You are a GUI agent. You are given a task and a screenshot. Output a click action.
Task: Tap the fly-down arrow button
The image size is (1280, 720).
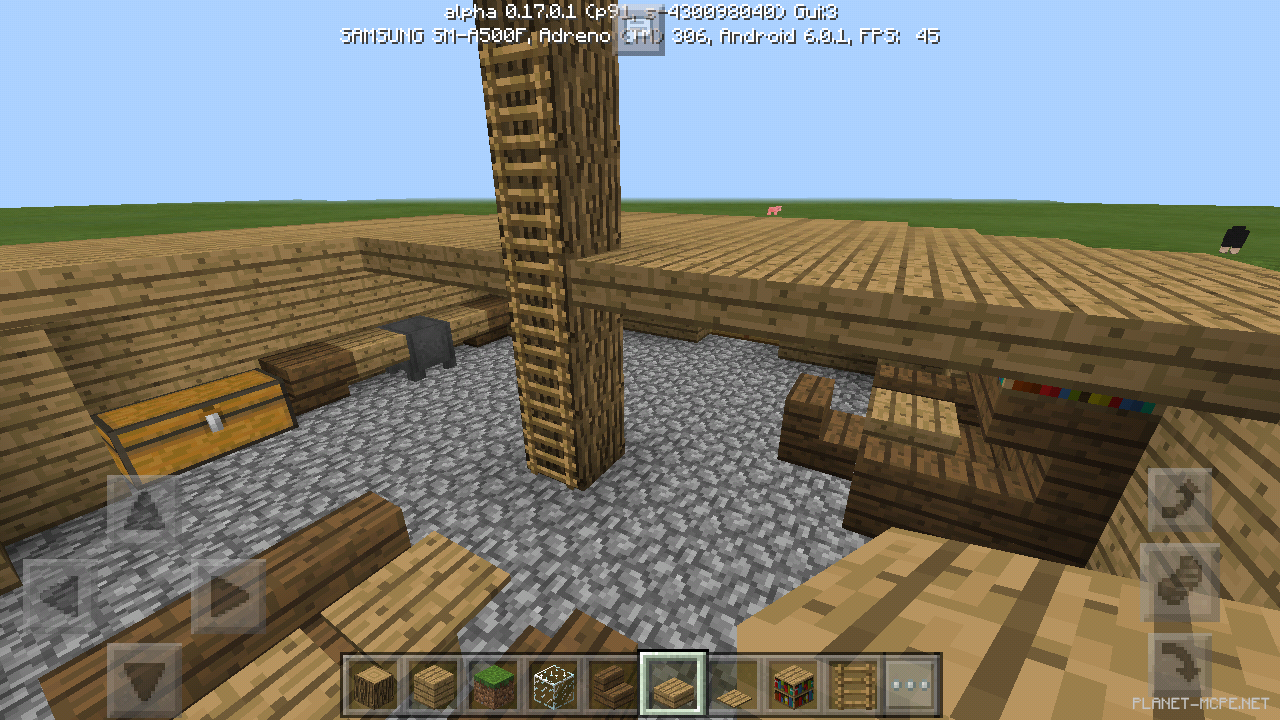[1180, 662]
